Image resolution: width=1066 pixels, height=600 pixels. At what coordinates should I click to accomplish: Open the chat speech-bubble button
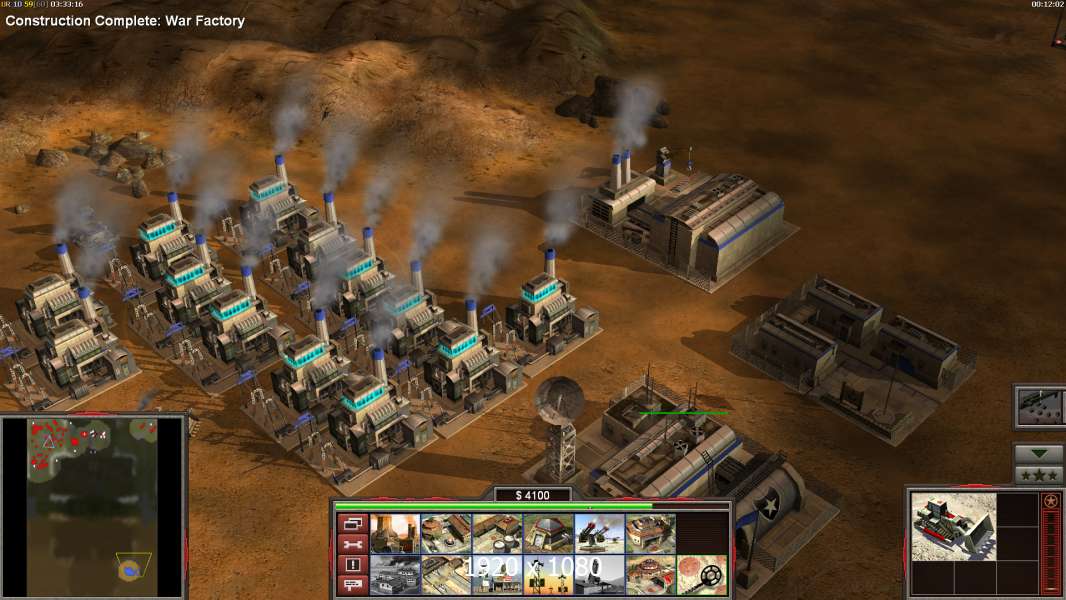351,585
